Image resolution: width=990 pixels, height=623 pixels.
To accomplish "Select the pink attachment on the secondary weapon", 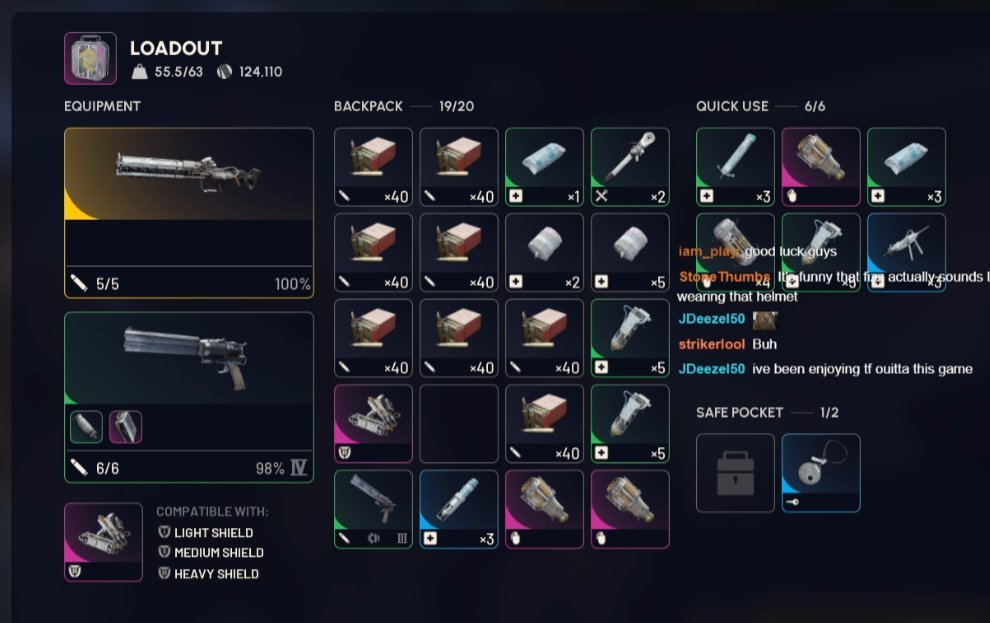I will tap(125, 427).
